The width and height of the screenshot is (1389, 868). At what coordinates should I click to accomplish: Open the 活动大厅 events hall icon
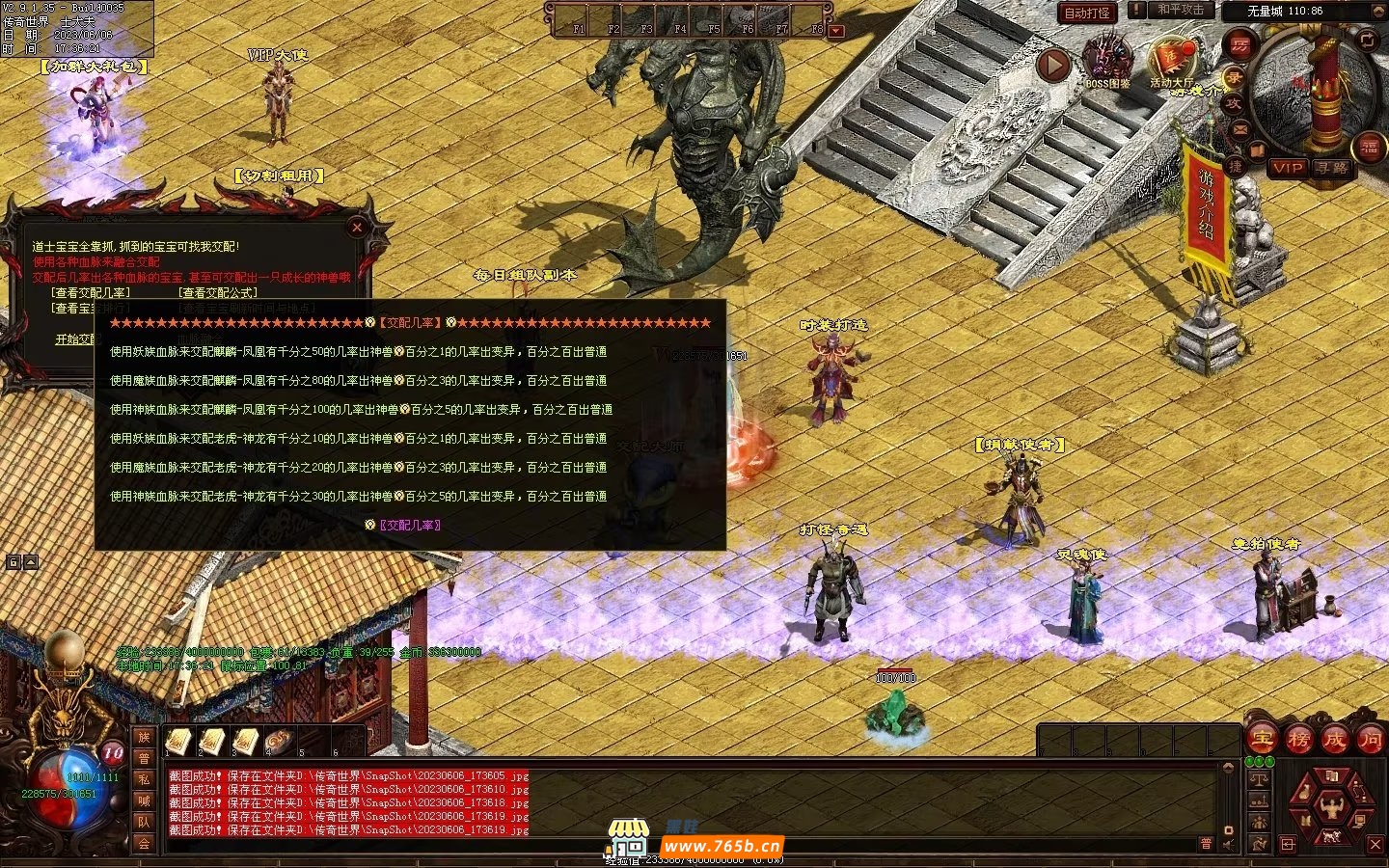point(1171,62)
